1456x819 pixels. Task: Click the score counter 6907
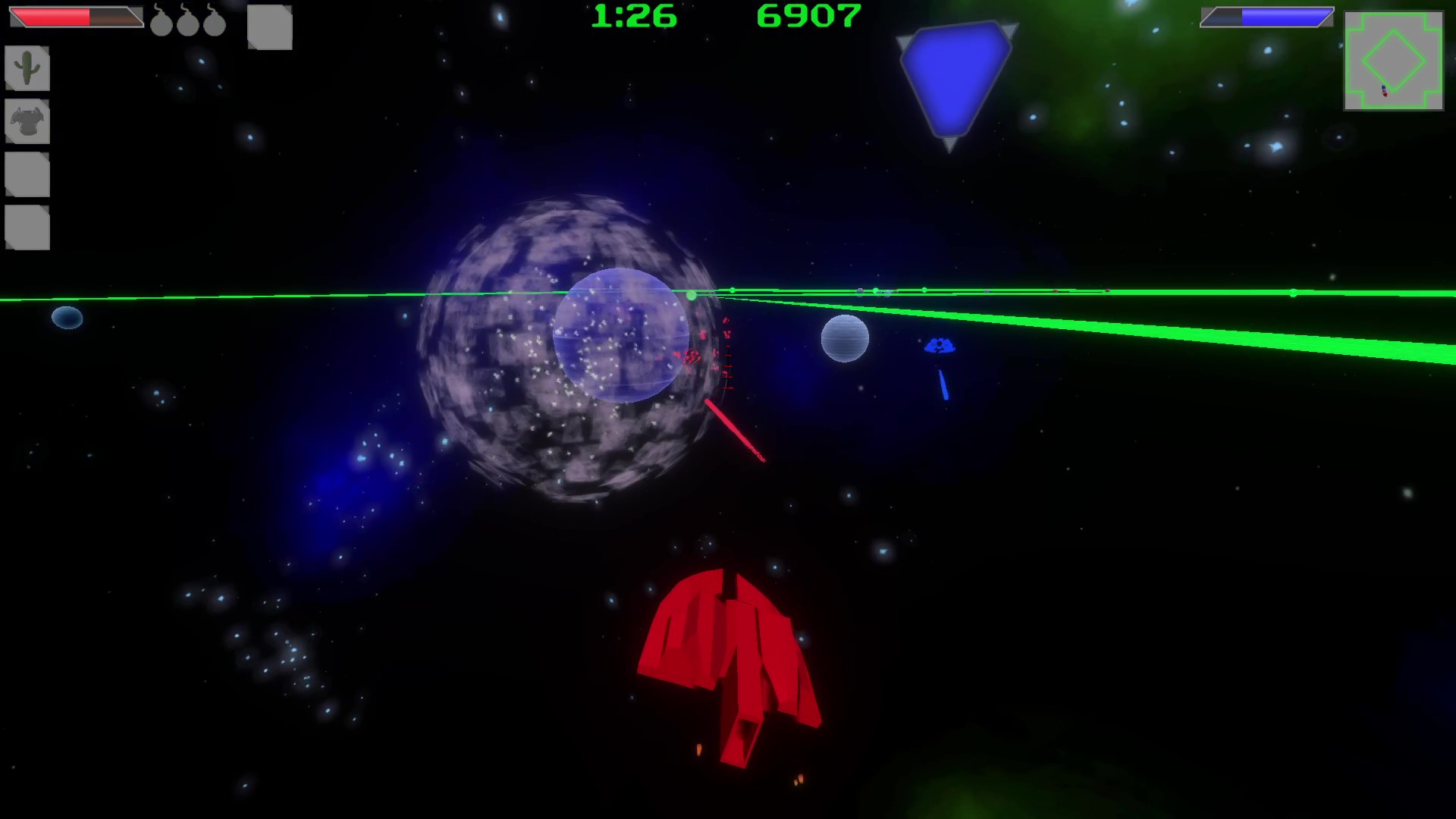809,16
